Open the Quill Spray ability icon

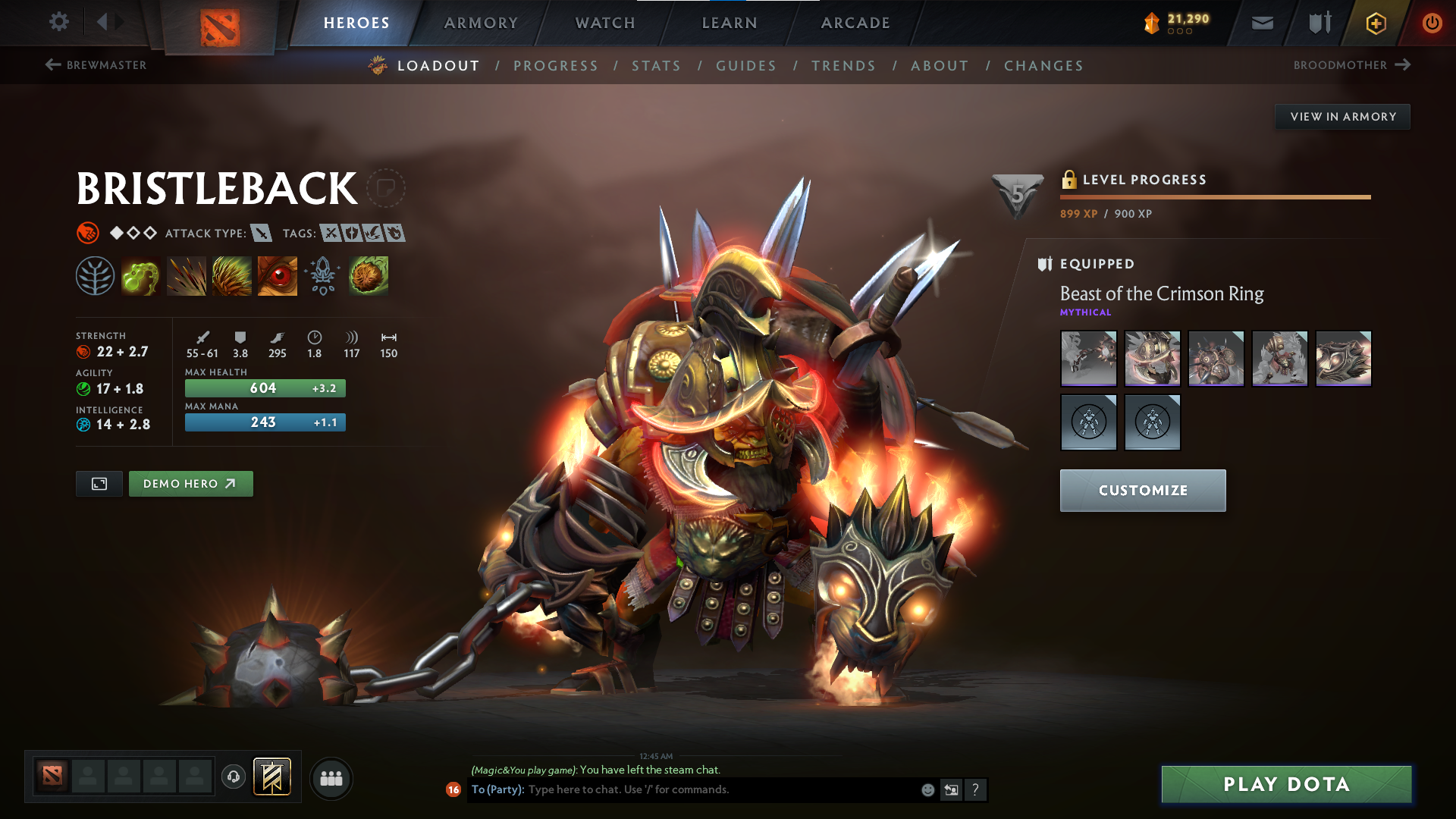[186, 275]
